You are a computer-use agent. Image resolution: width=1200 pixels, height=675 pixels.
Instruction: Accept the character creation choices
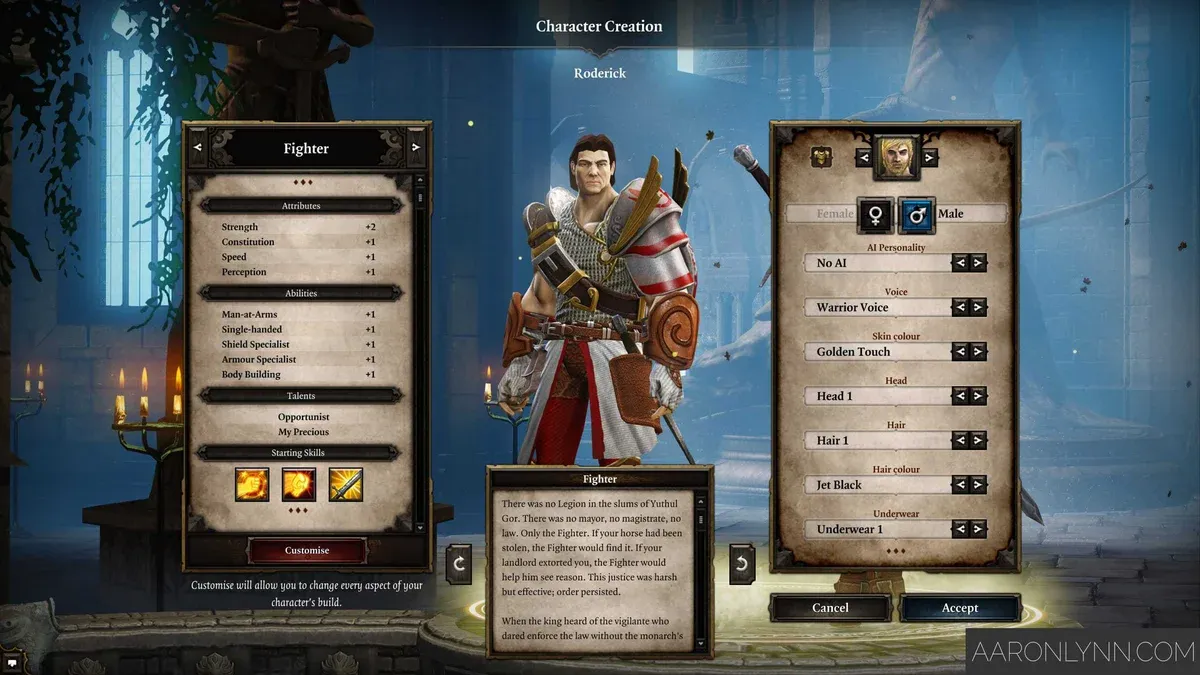pos(959,608)
